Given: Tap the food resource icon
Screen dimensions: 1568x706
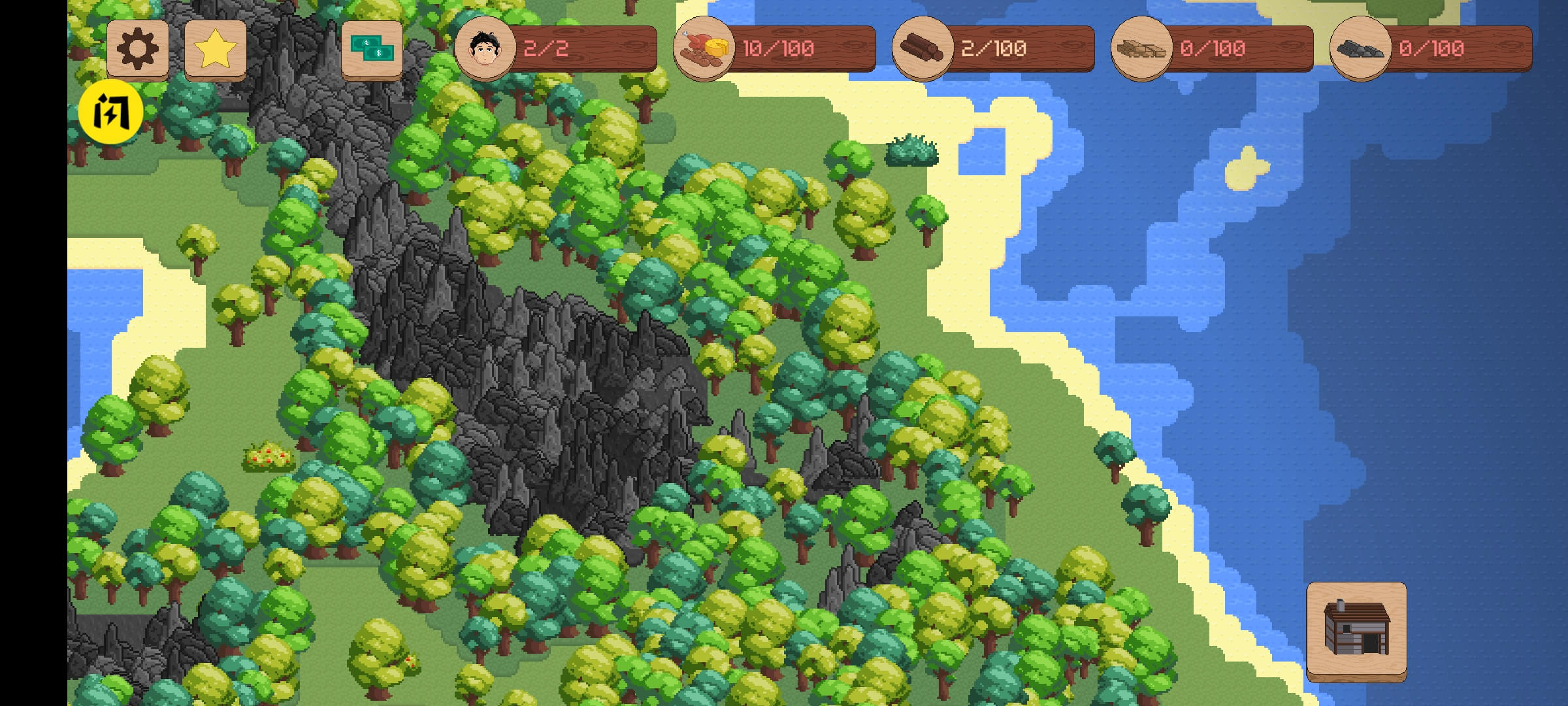Looking at the screenshot, I should (703, 48).
